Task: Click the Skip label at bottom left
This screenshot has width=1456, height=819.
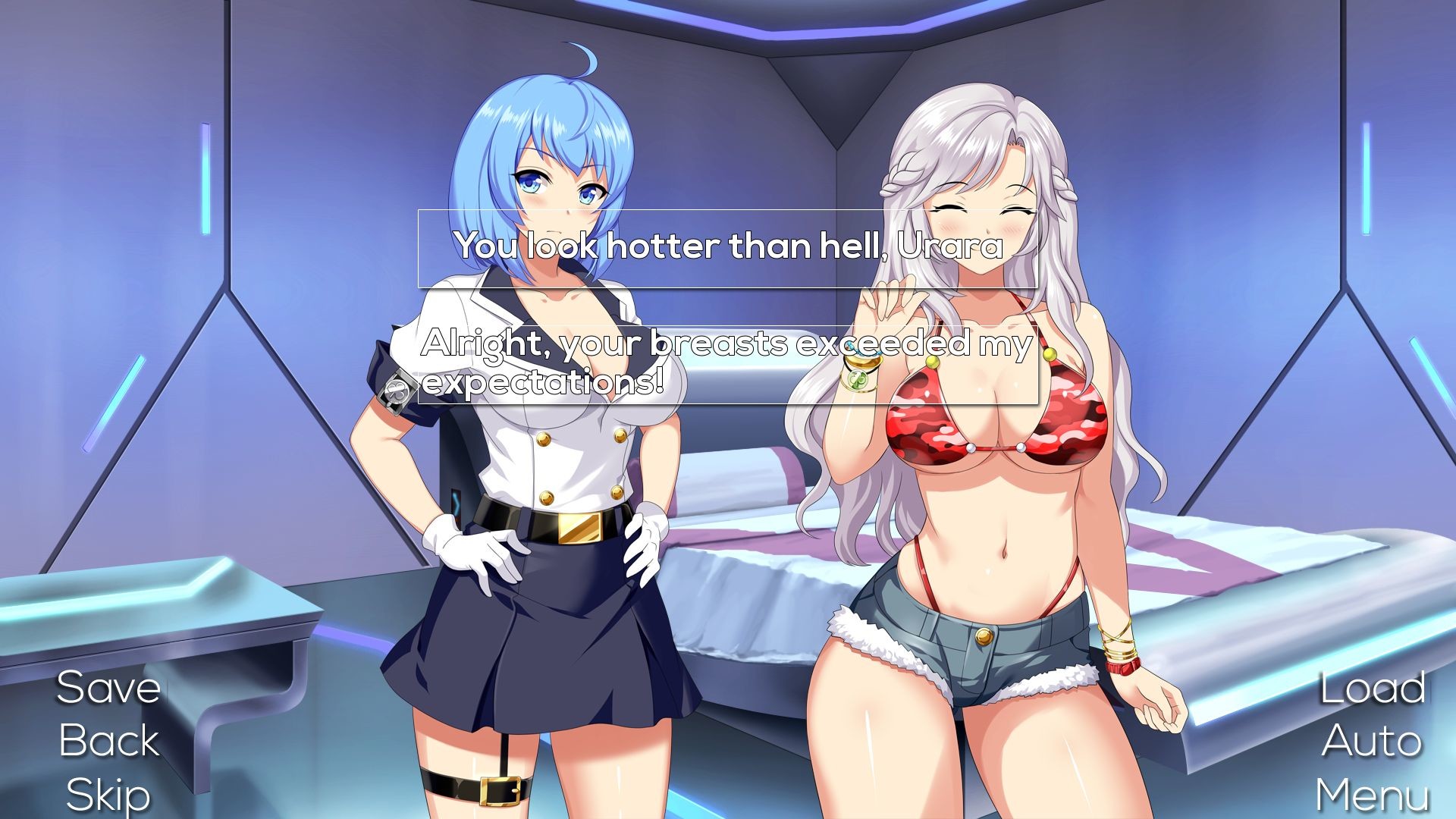Action: coord(108,793)
